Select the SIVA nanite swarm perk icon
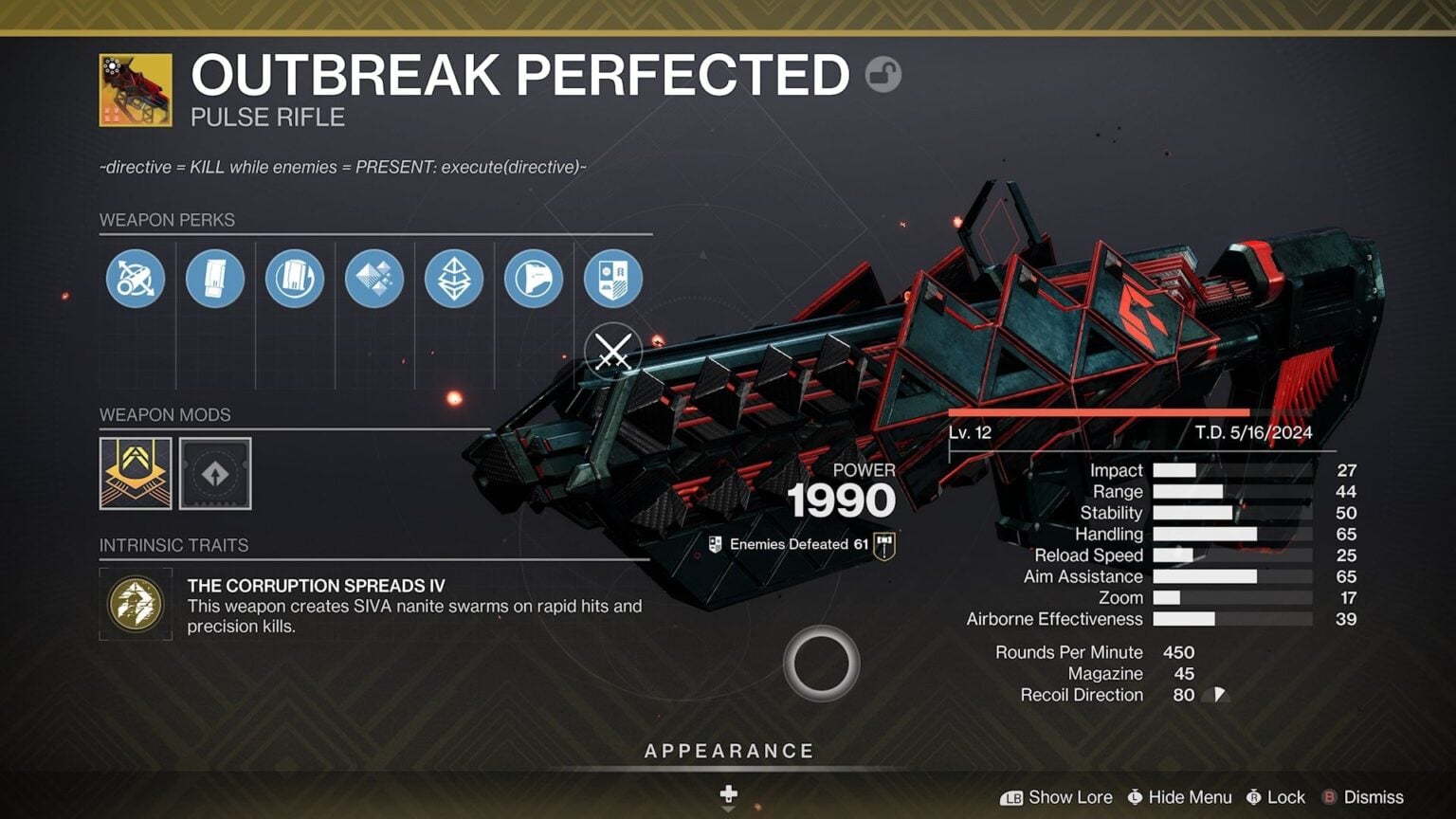 [x=373, y=278]
